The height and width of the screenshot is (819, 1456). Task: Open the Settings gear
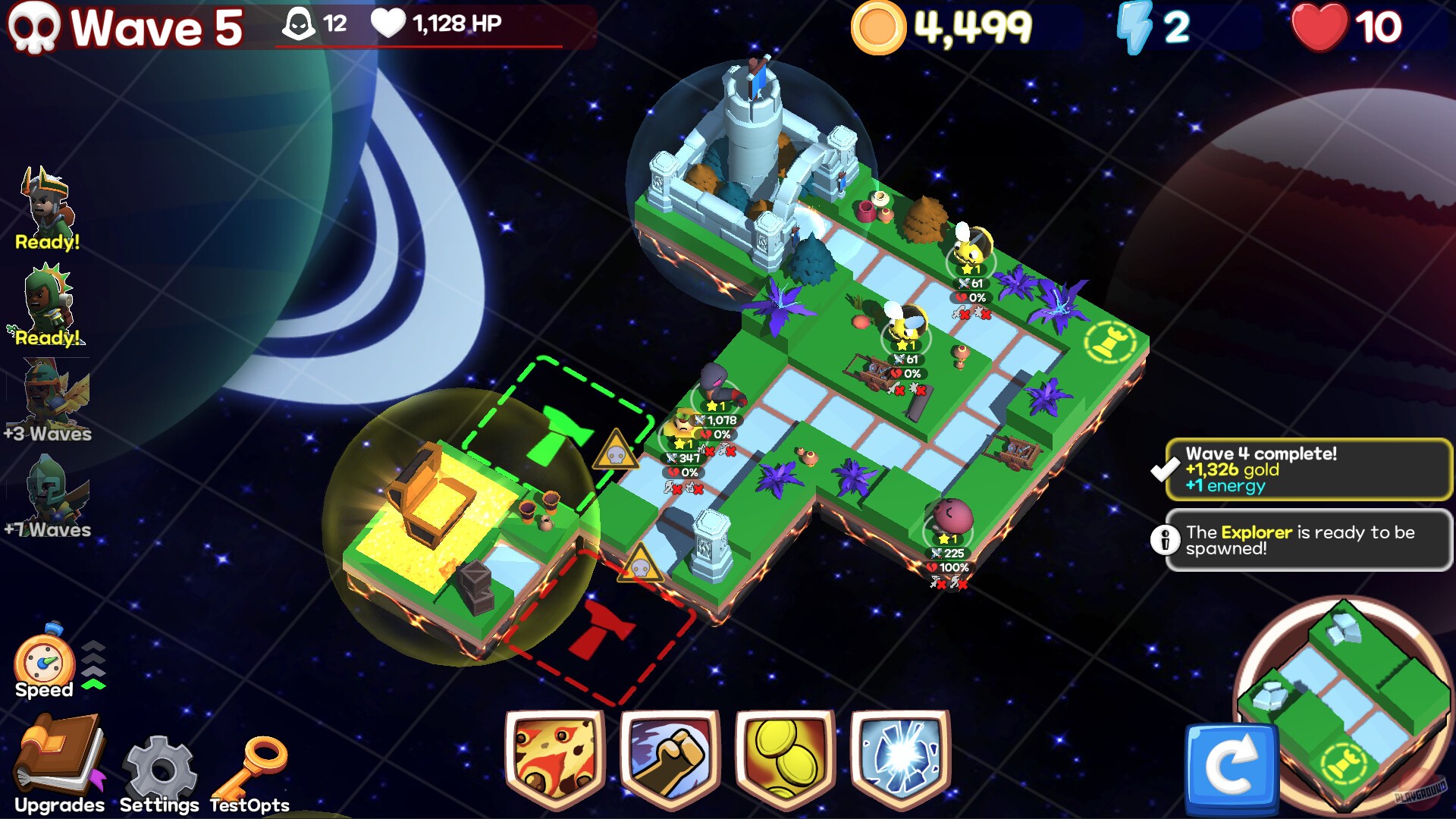coord(158,762)
